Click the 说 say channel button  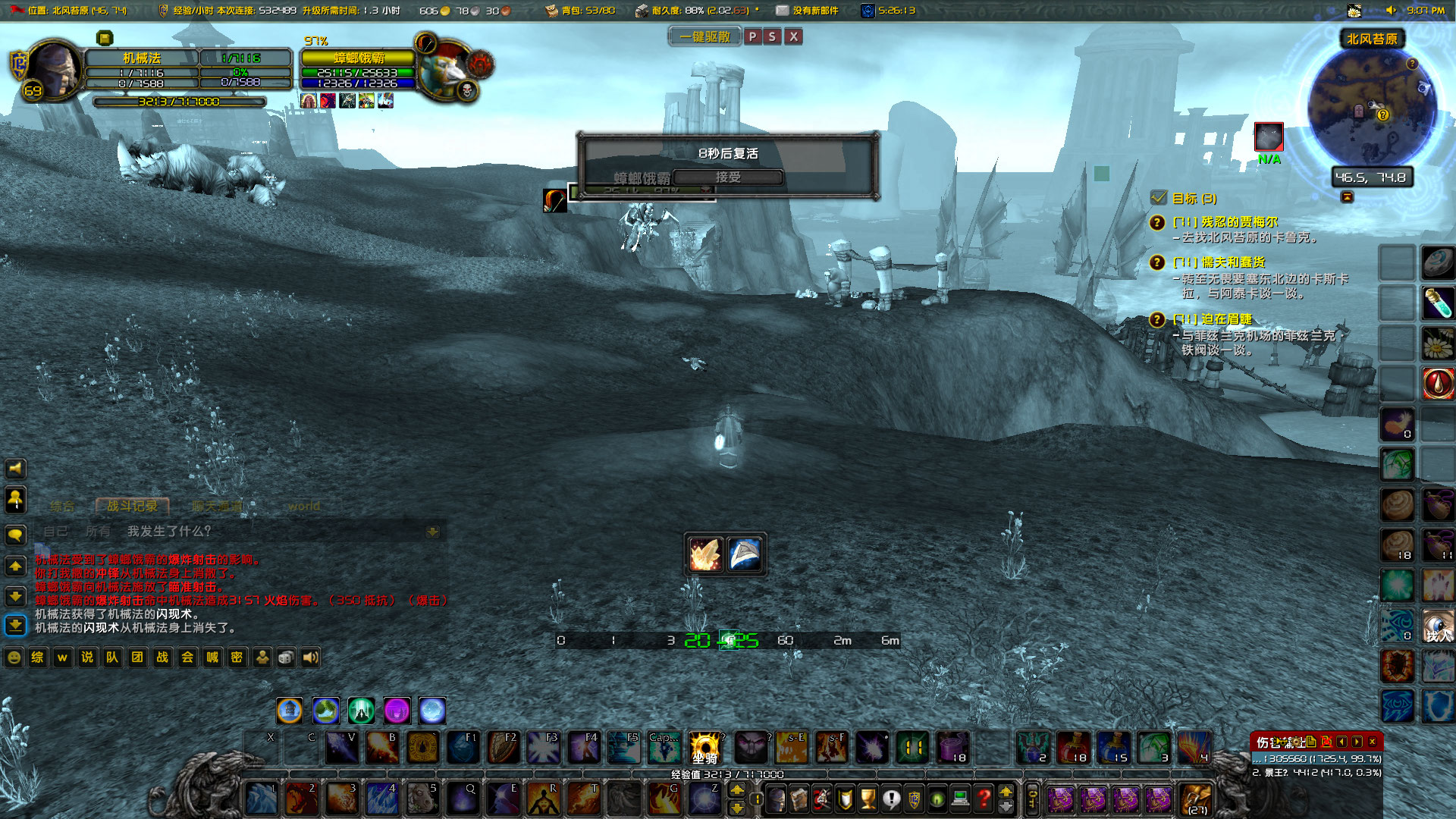click(87, 657)
